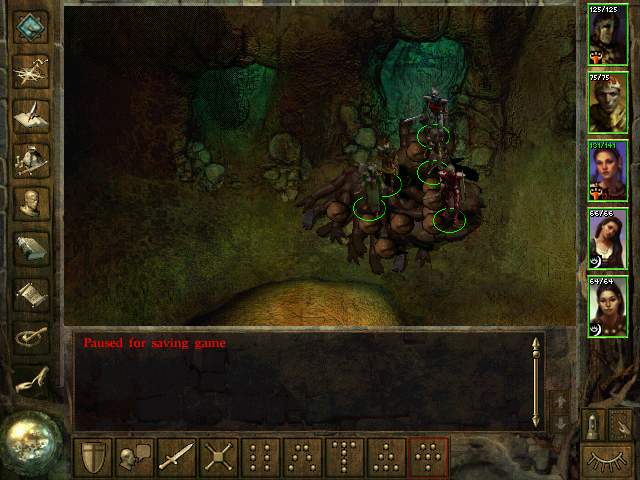Select the red-highlighted formation button
This screenshot has width=640, height=480.
click(428, 458)
